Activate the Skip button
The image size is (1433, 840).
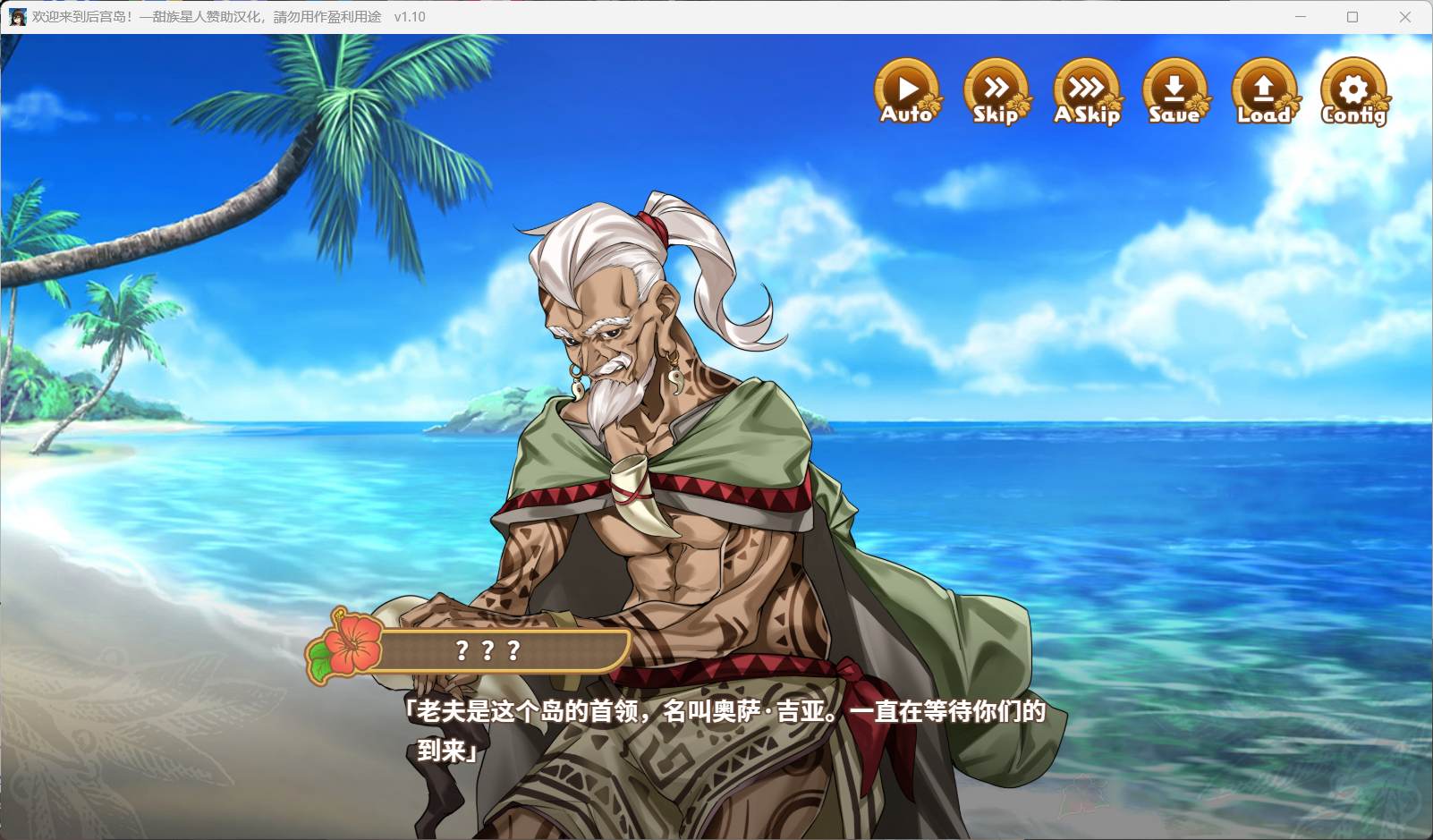996,91
